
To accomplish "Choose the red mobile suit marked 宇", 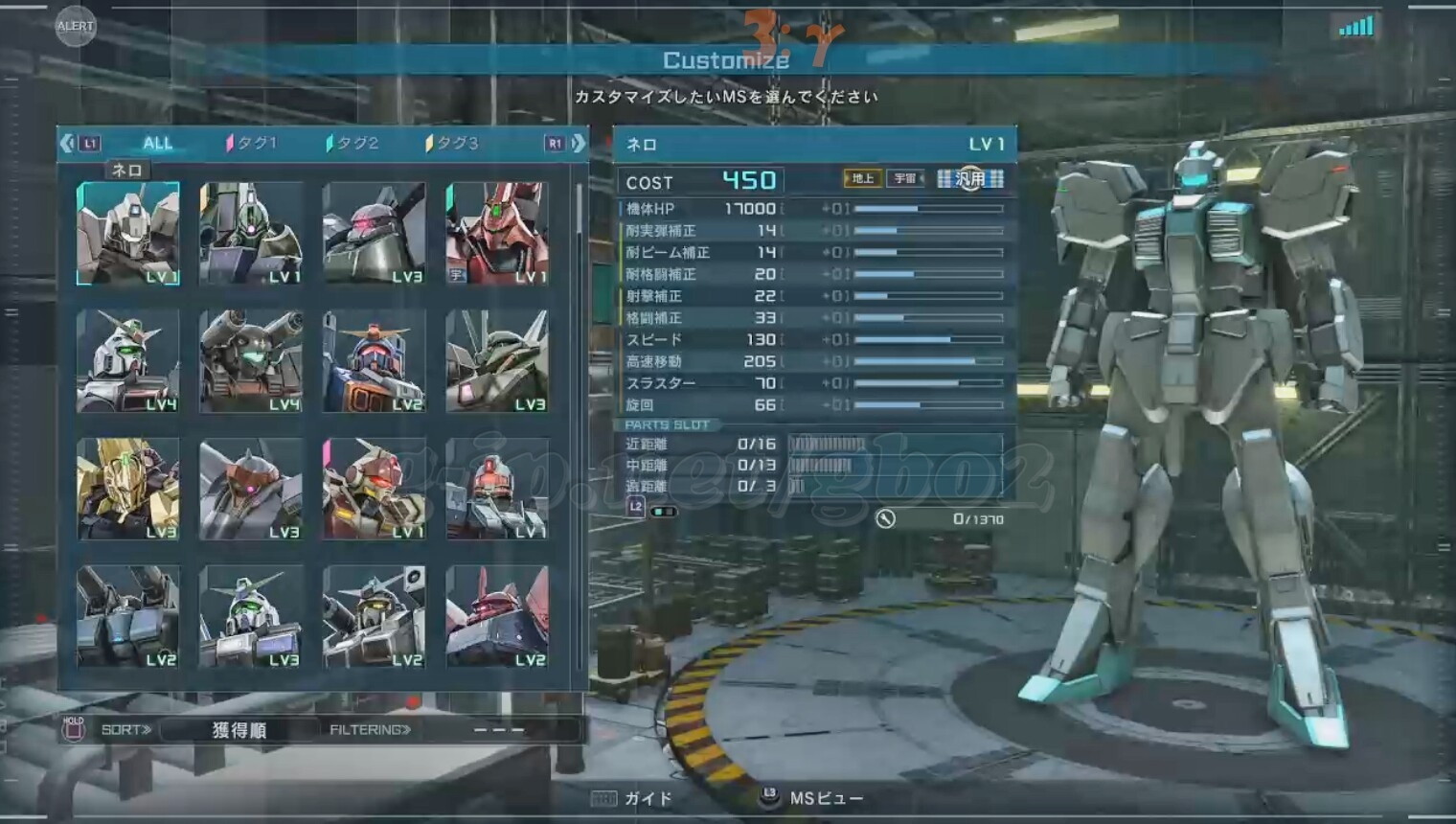I will [497, 234].
